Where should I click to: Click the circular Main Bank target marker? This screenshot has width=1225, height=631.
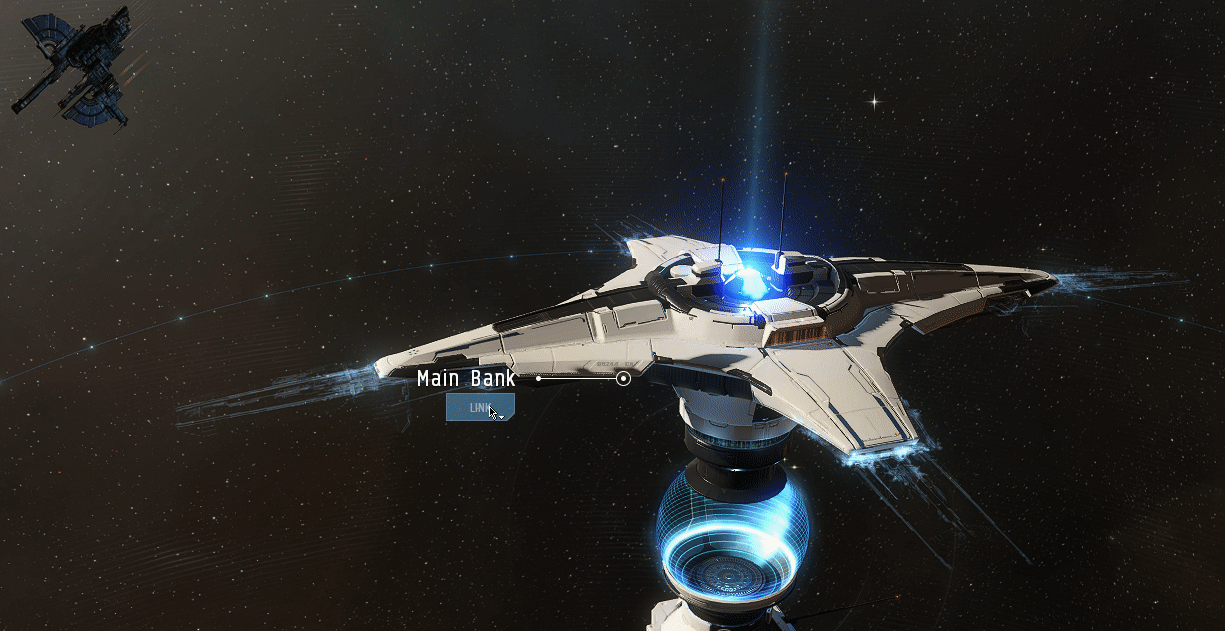point(624,379)
